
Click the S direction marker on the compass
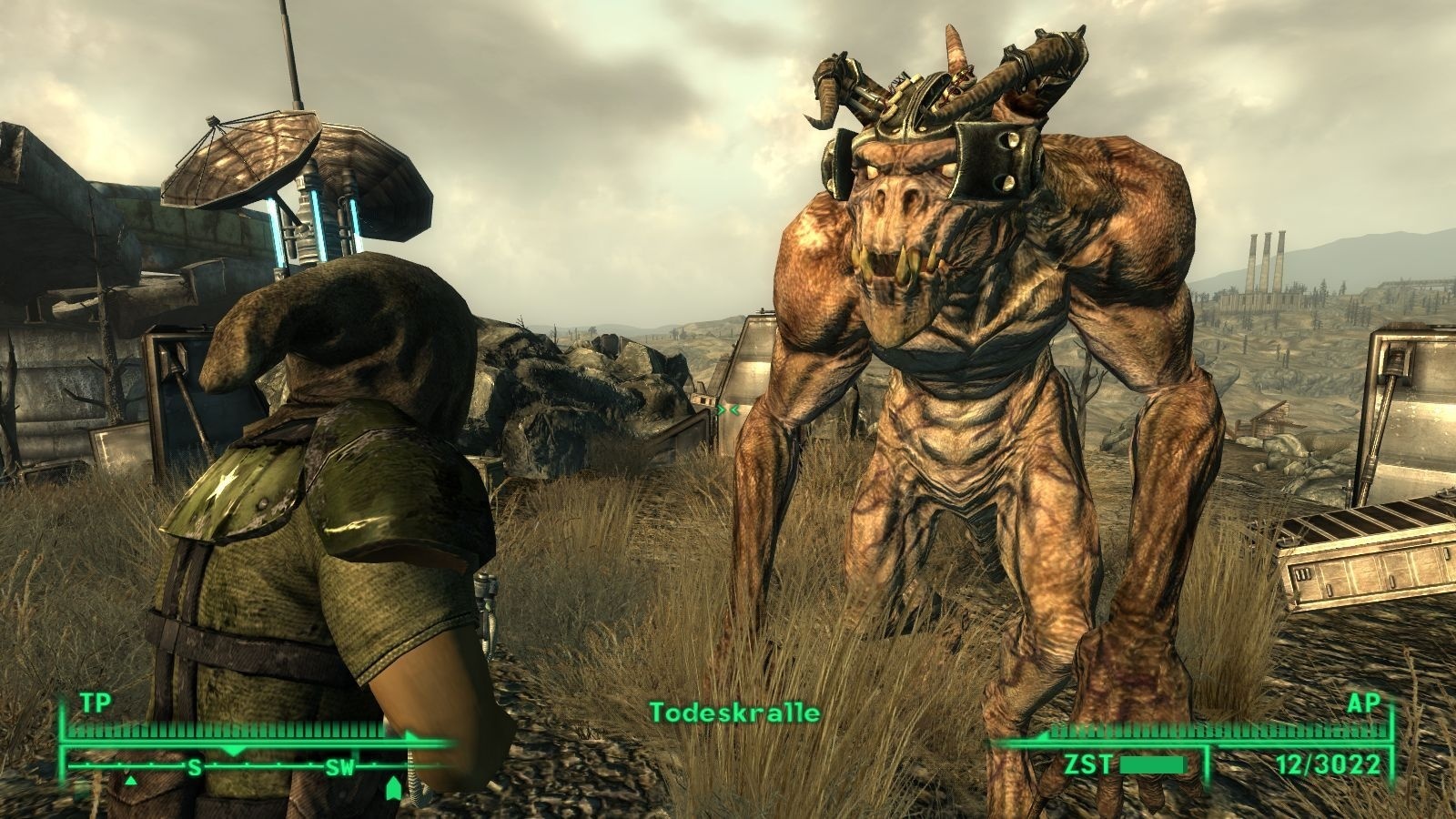tap(194, 769)
